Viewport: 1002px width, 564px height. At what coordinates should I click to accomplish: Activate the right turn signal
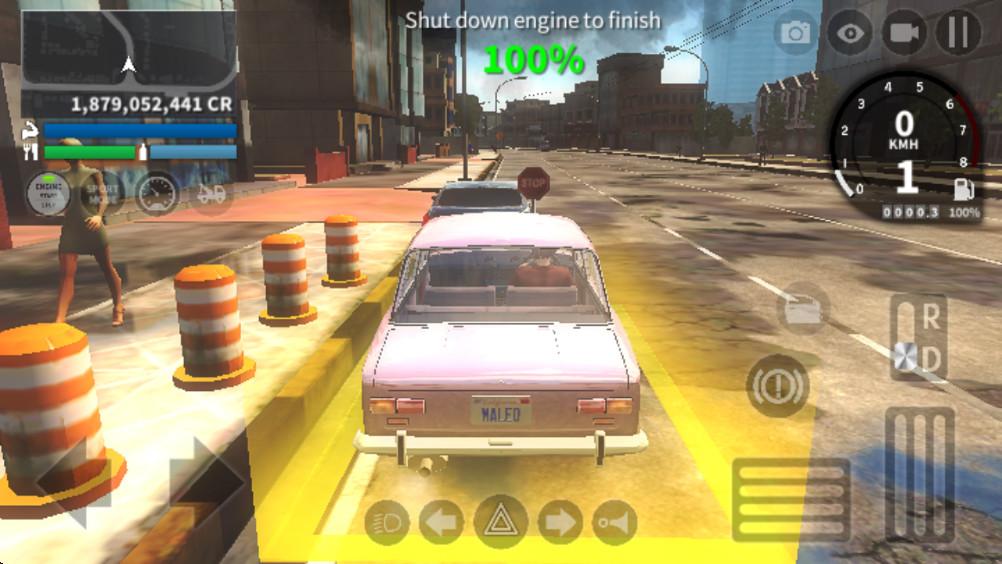(x=559, y=521)
